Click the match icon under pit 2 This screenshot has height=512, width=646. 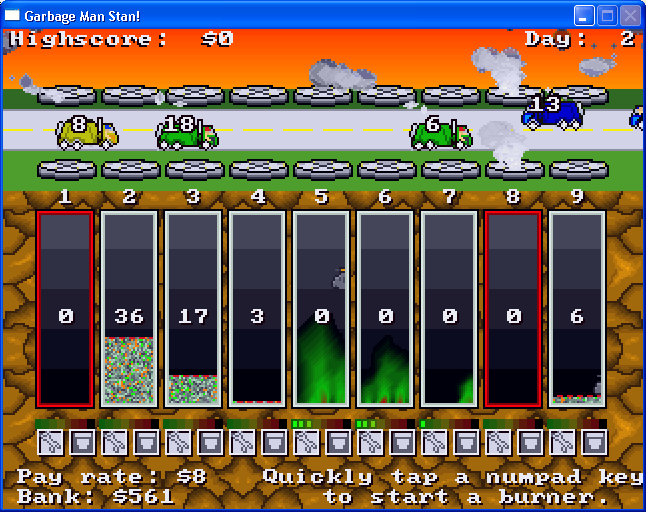pos(114,442)
